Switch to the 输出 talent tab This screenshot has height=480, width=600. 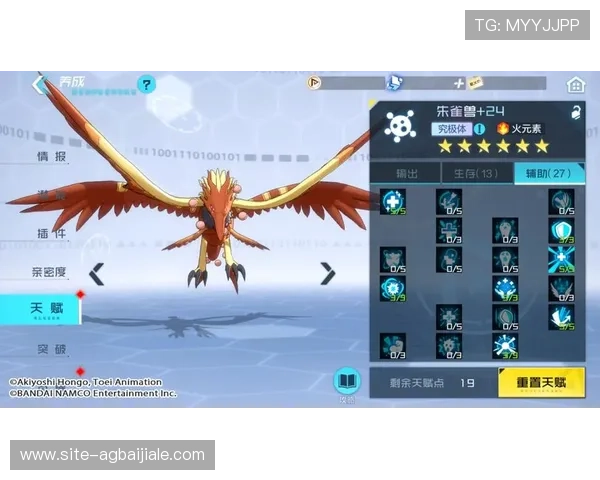[406, 173]
